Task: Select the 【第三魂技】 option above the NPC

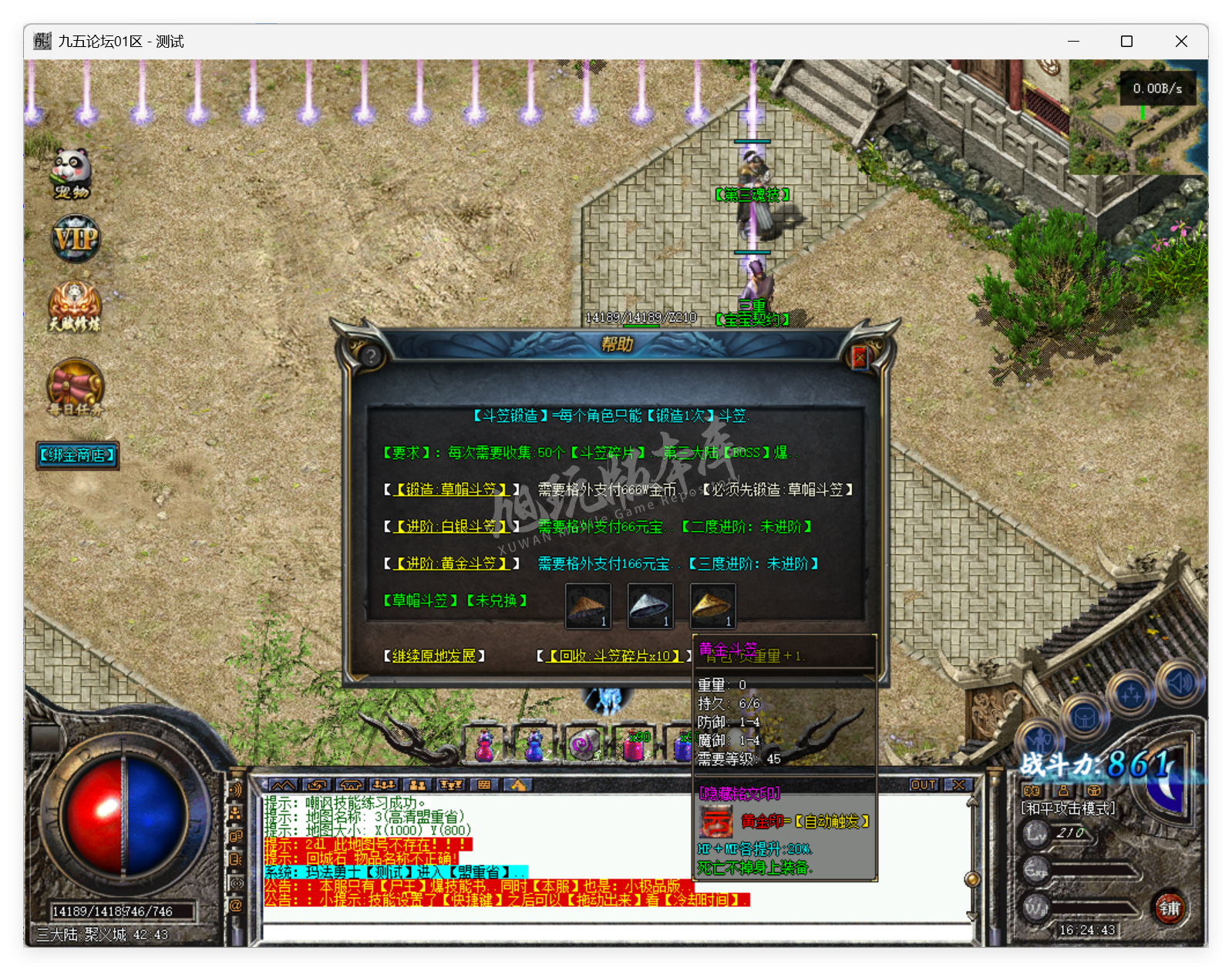Action: [751, 195]
